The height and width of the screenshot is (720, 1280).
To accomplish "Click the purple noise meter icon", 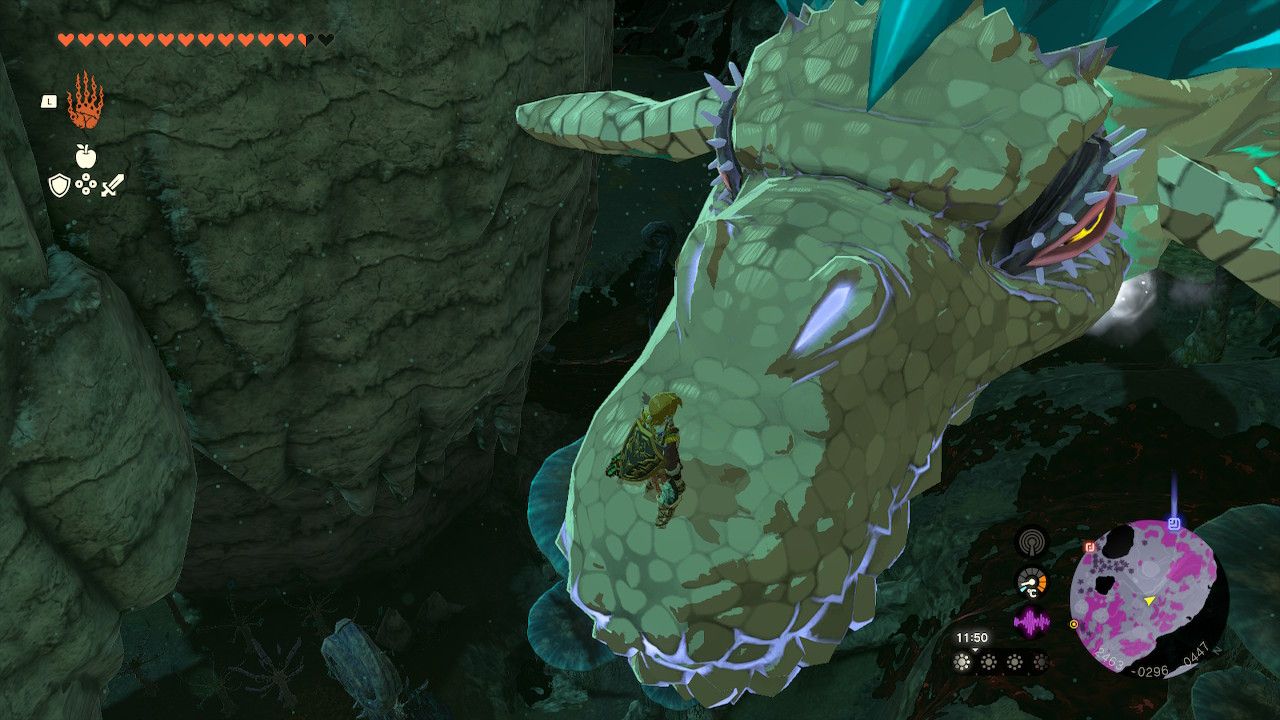I will click(1031, 619).
